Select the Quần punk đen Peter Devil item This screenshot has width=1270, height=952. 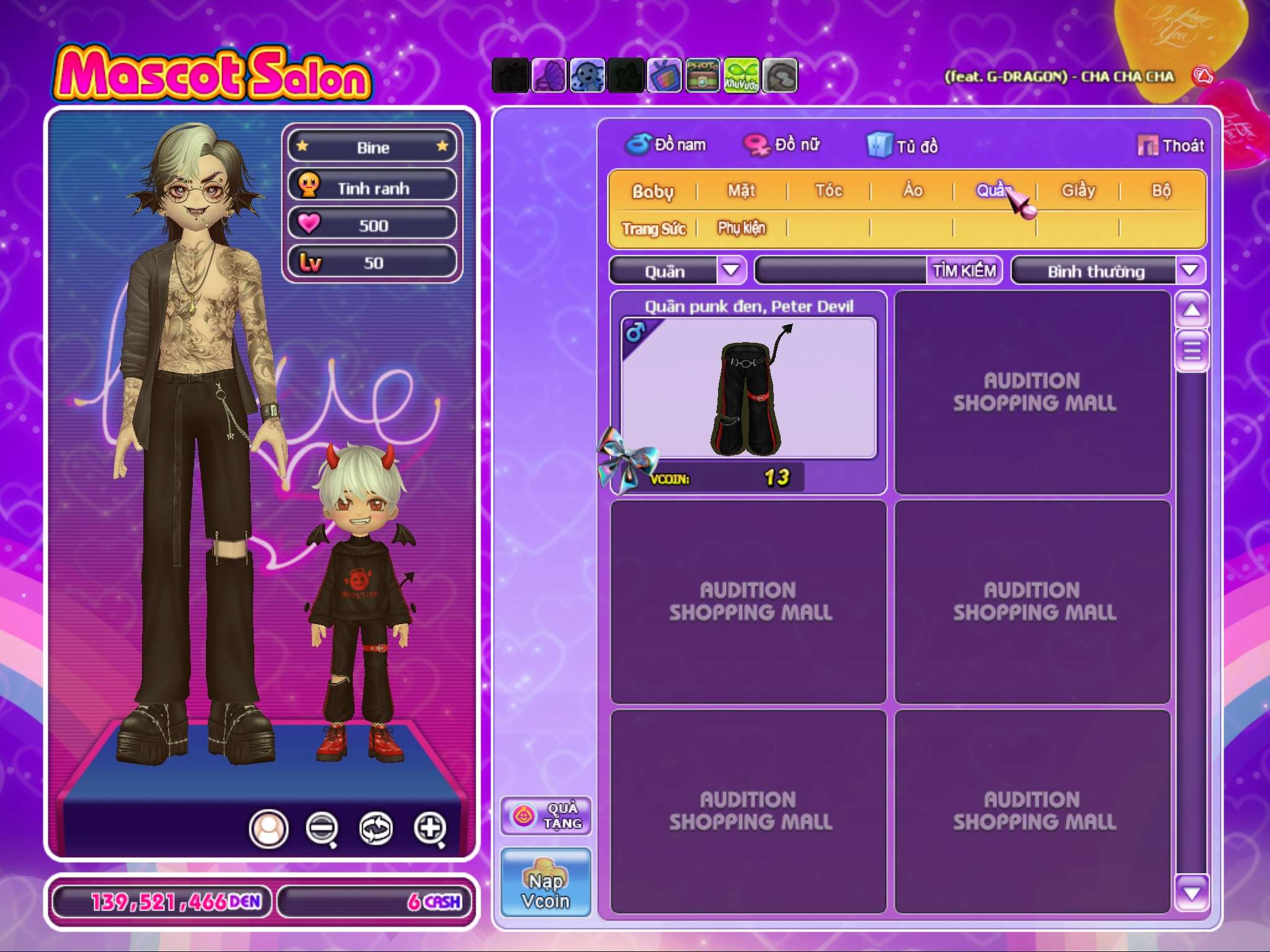(x=748, y=389)
